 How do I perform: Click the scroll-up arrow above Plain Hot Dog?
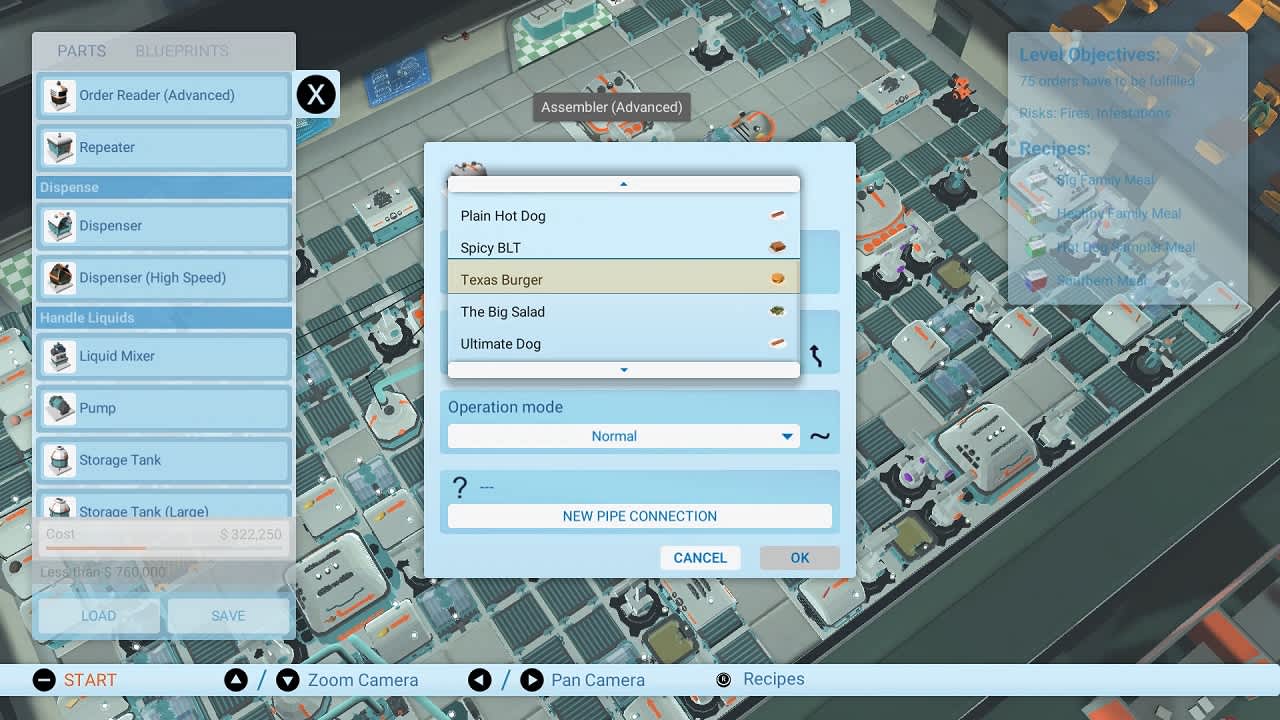(x=622, y=184)
